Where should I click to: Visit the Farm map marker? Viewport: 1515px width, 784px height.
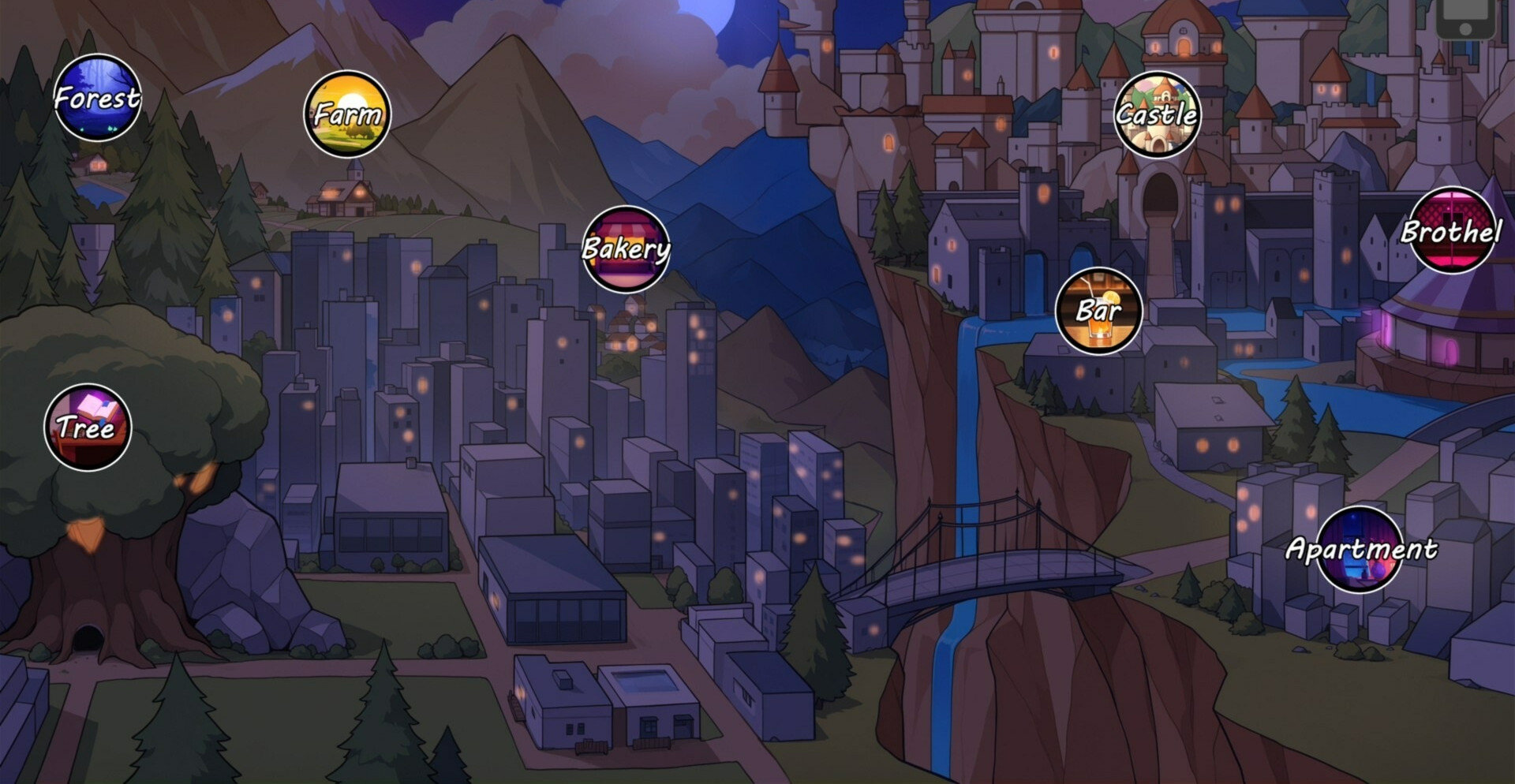[x=347, y=114]
